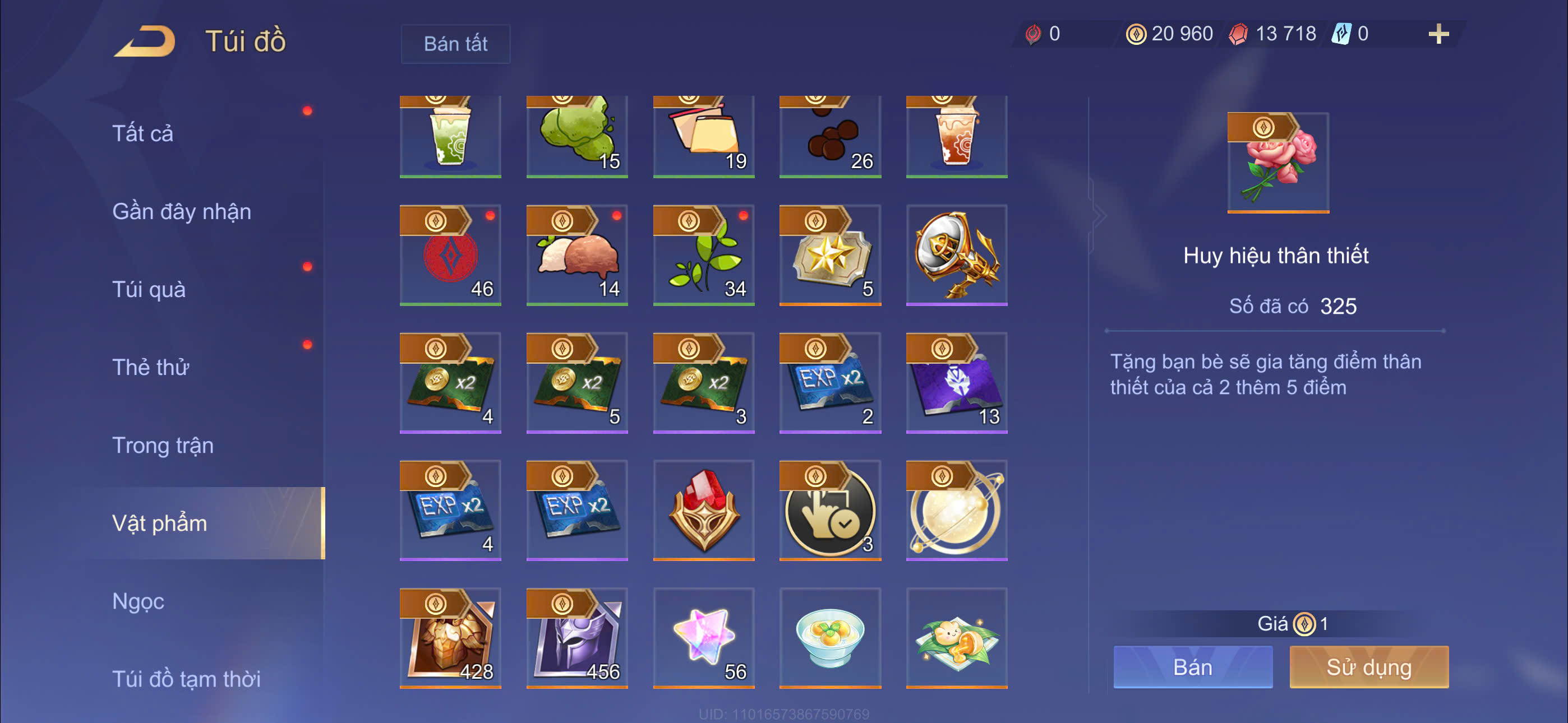The image size is (1568, 723).
Task: Show the Thẻ thử tab
Action: tap(150, 367)
